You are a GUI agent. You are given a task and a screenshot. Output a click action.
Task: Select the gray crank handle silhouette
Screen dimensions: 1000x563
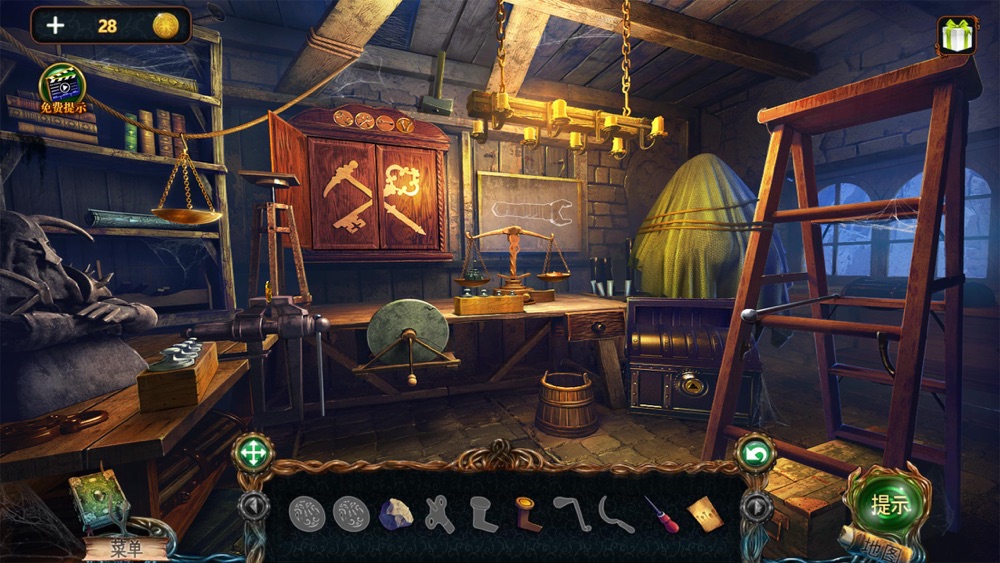click(x=571, y=513)
